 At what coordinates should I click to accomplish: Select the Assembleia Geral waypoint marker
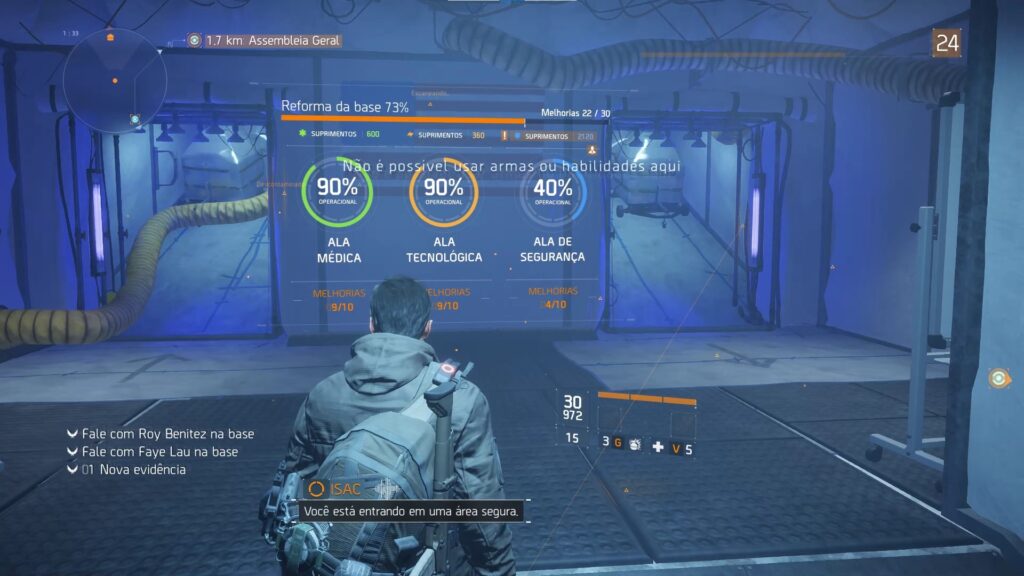[x=195, y=40]
